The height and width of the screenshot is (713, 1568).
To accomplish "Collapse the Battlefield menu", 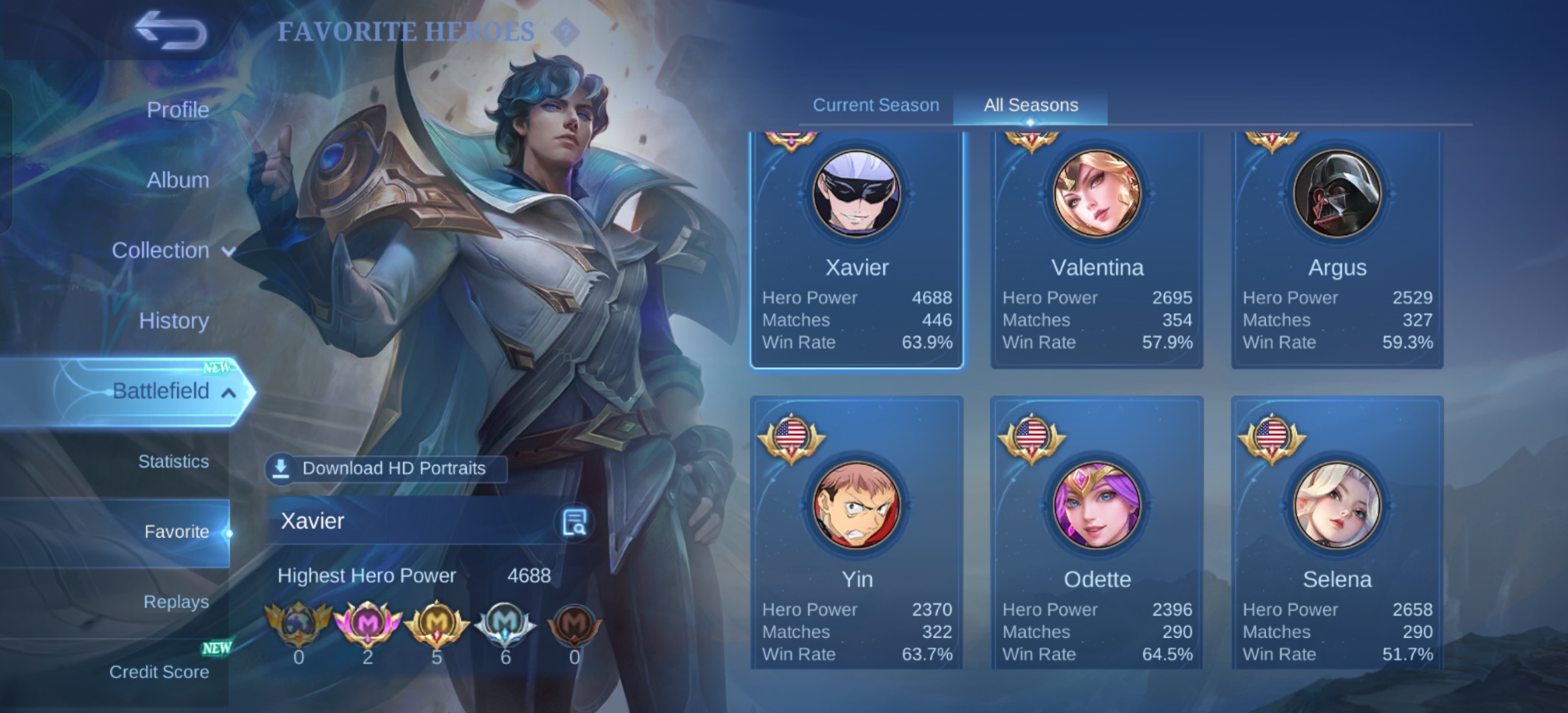I will coord(173,391).
